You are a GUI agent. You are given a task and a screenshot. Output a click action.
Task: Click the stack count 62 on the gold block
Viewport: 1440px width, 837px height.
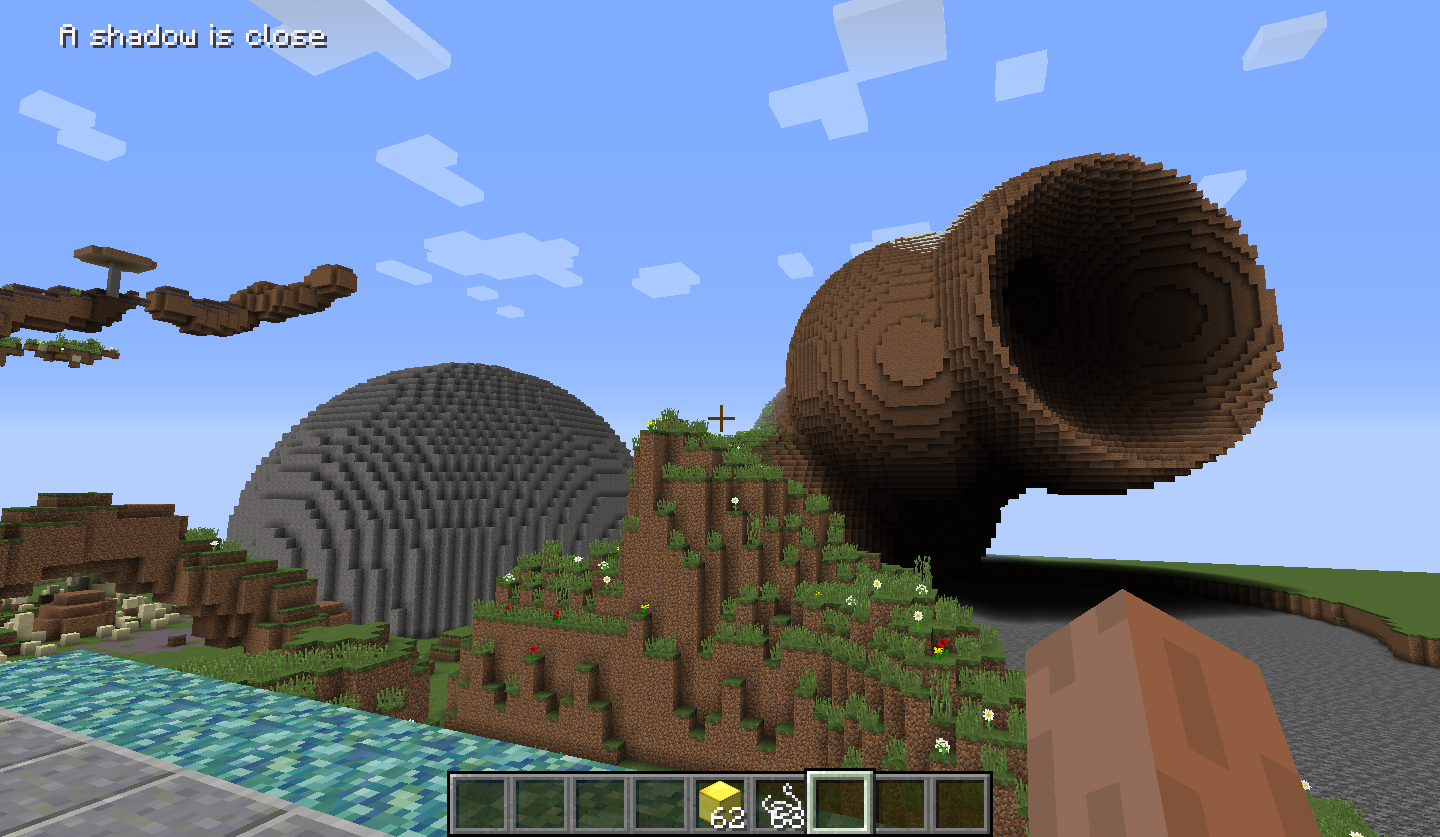(x=726, y=815)
